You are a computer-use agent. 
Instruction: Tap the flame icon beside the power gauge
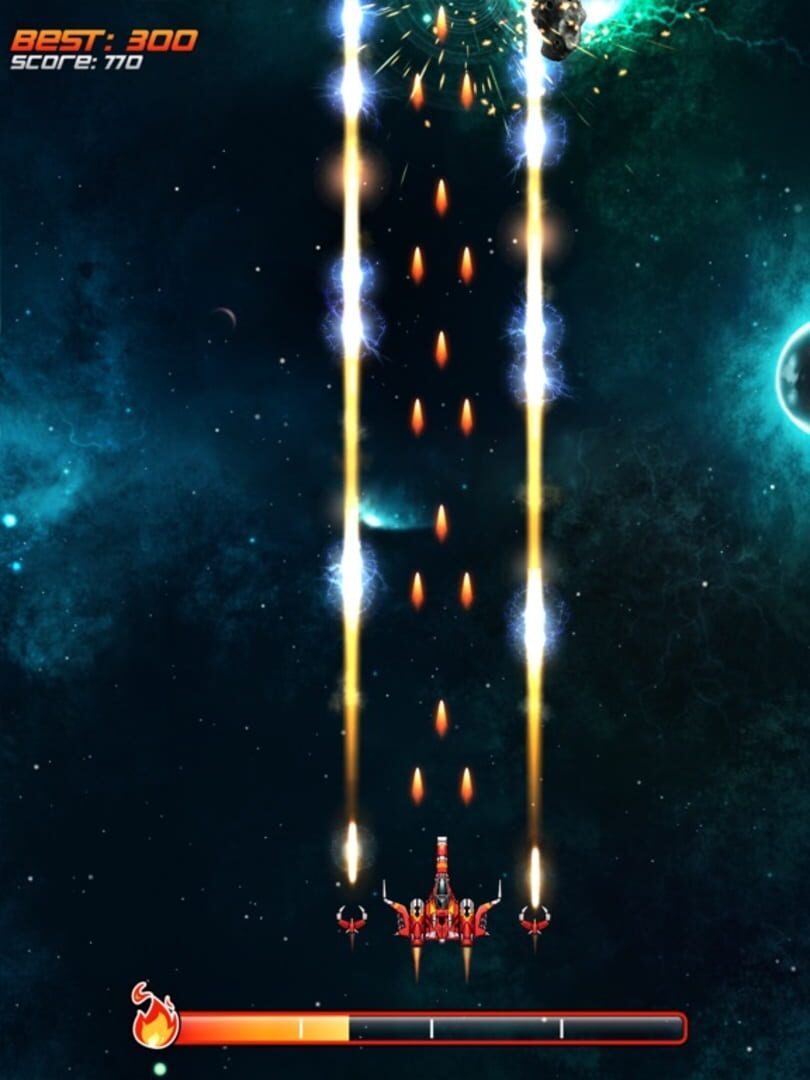click(x=155, y=1019)
